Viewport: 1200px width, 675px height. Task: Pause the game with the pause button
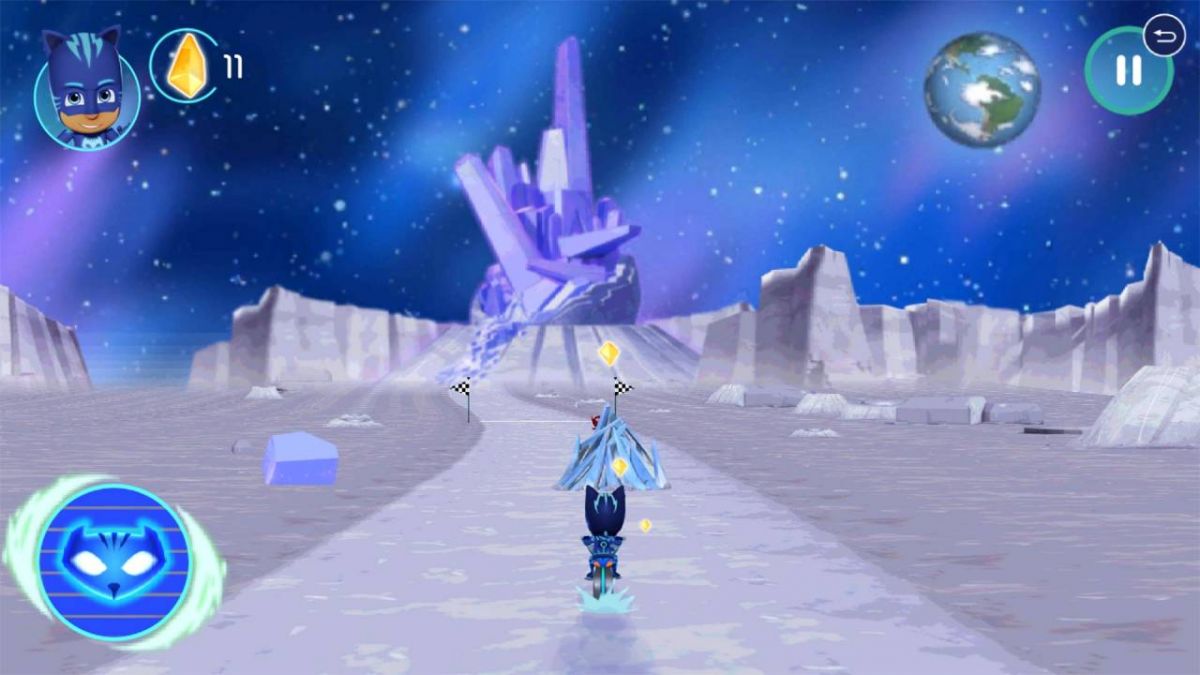point(1127,71)
